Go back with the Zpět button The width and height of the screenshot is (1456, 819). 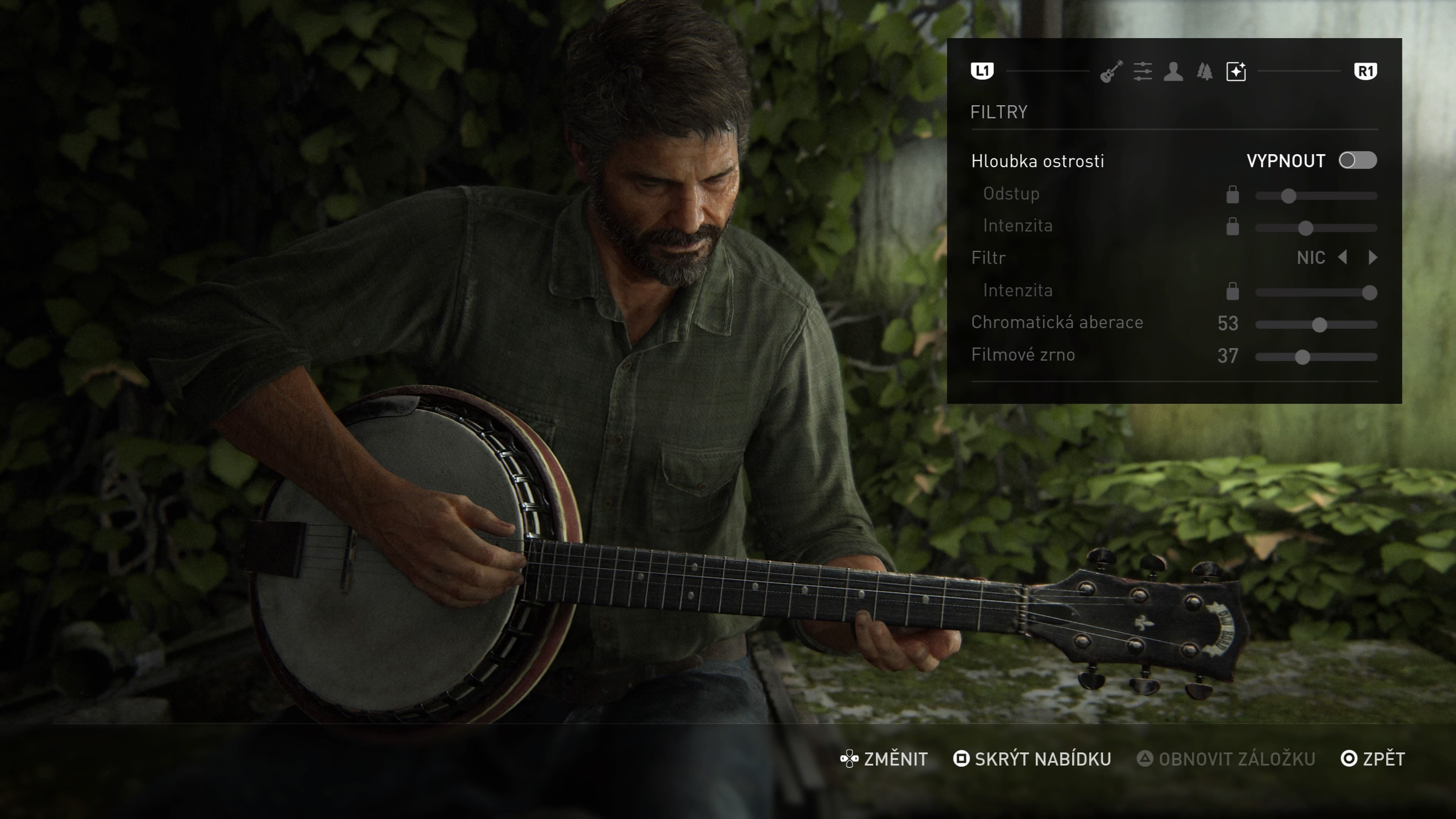1373,758
